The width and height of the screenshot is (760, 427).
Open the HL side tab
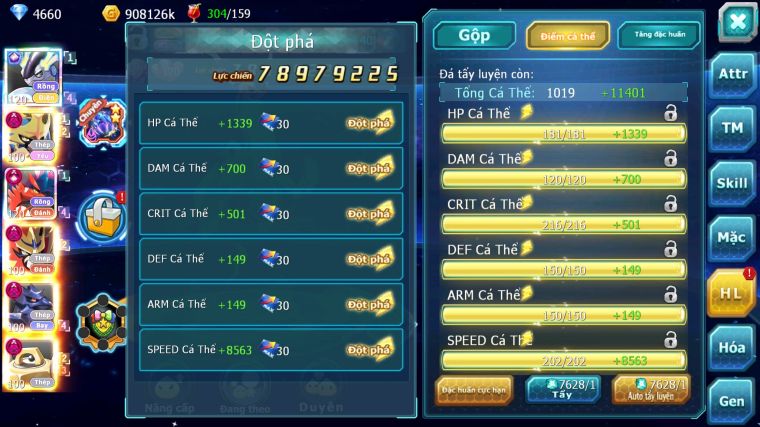point(731,293)
